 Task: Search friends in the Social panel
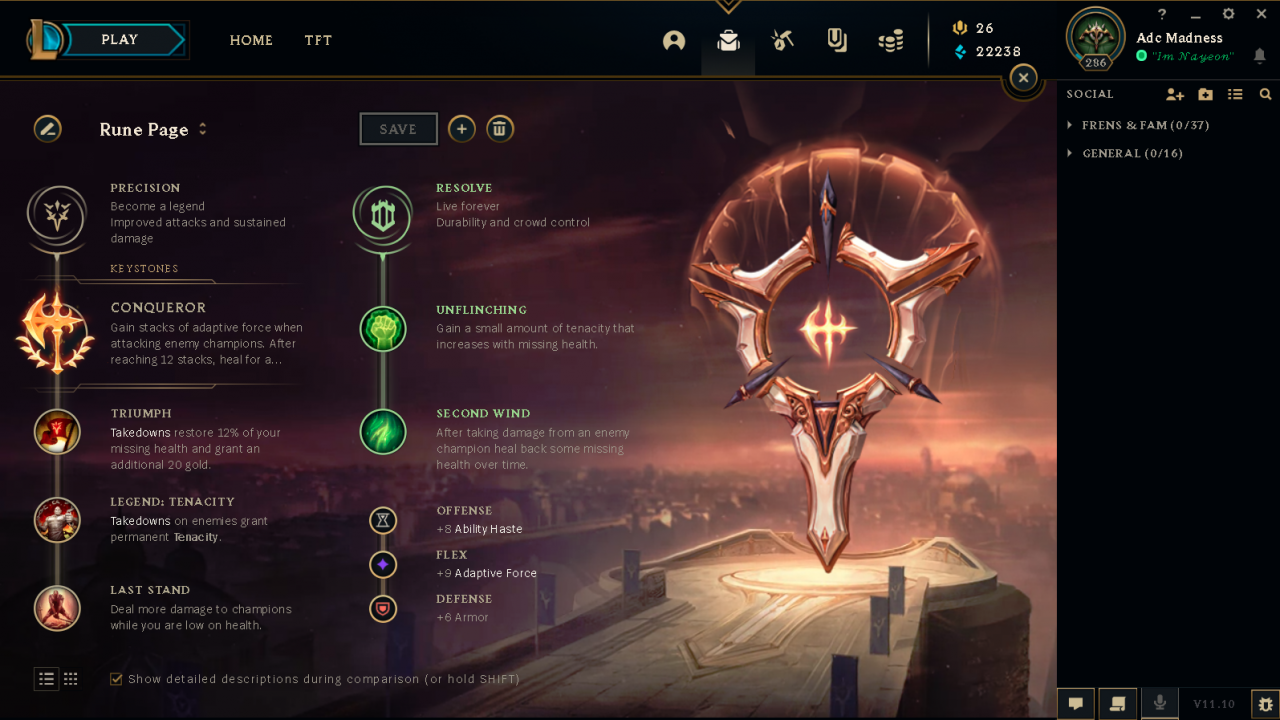point(1265,93)
